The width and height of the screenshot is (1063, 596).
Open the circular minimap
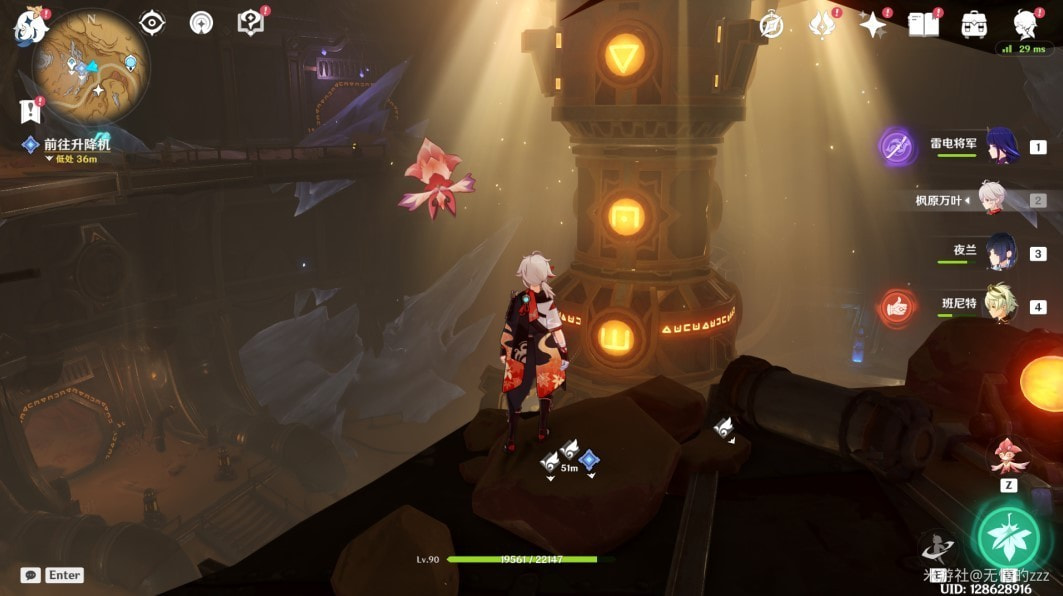pyautogui.click(x=91, y=66)
